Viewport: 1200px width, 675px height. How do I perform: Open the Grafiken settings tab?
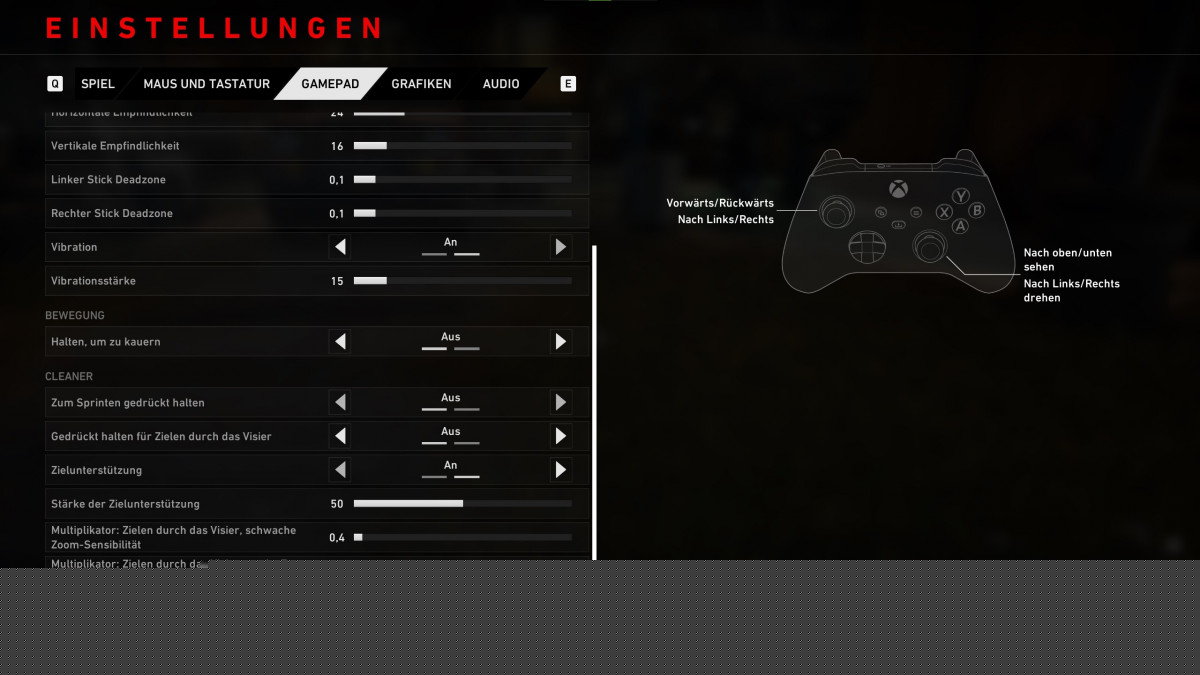[421, 84]
